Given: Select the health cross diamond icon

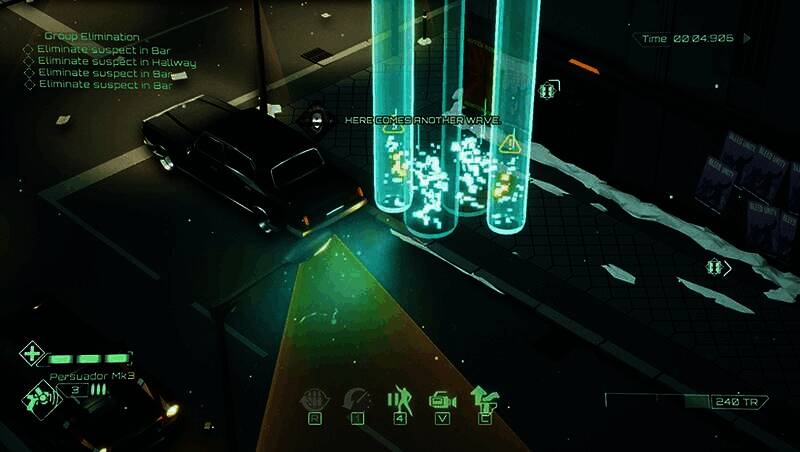Looking at the screenshot, I should point(31,355).
